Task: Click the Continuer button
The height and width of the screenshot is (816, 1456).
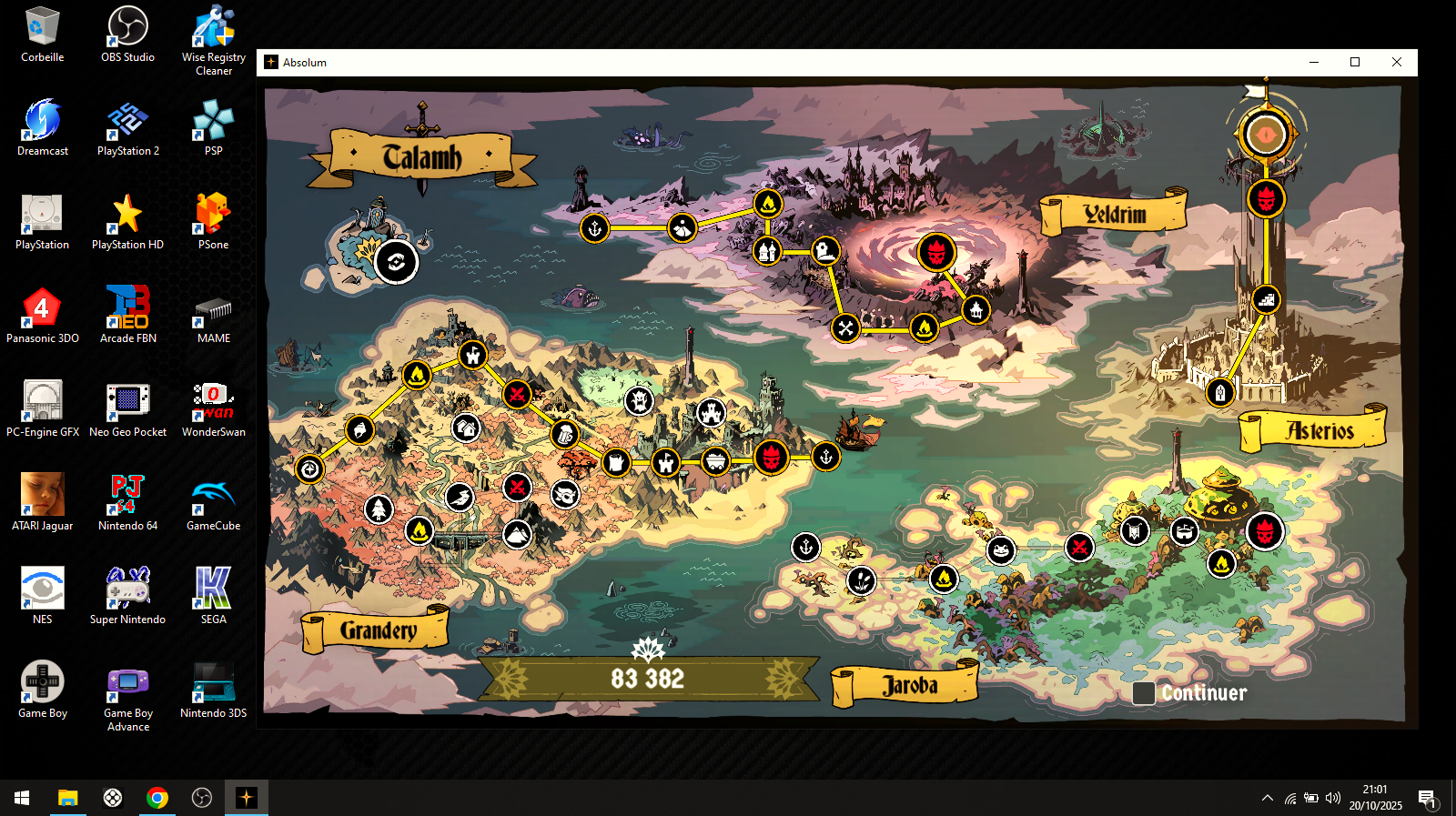Action: tap(1191, 693)
